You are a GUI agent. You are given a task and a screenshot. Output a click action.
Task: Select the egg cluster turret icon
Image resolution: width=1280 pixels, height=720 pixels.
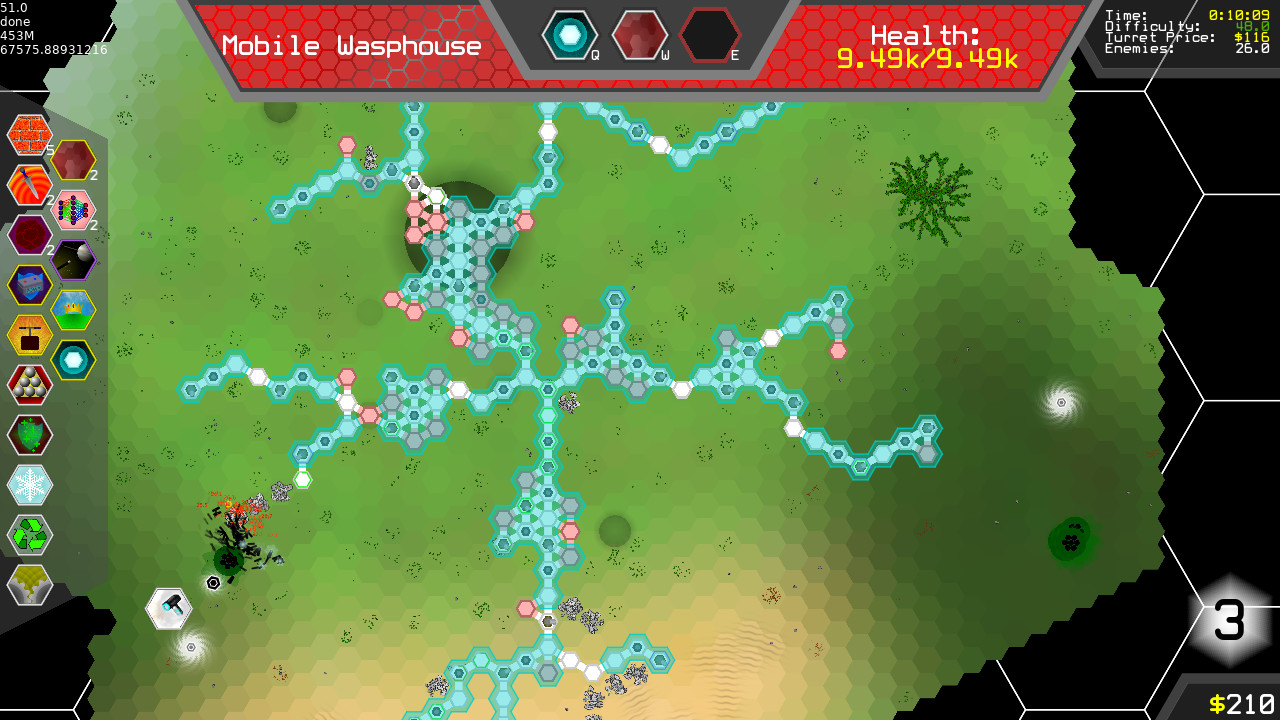pos(29,385)
